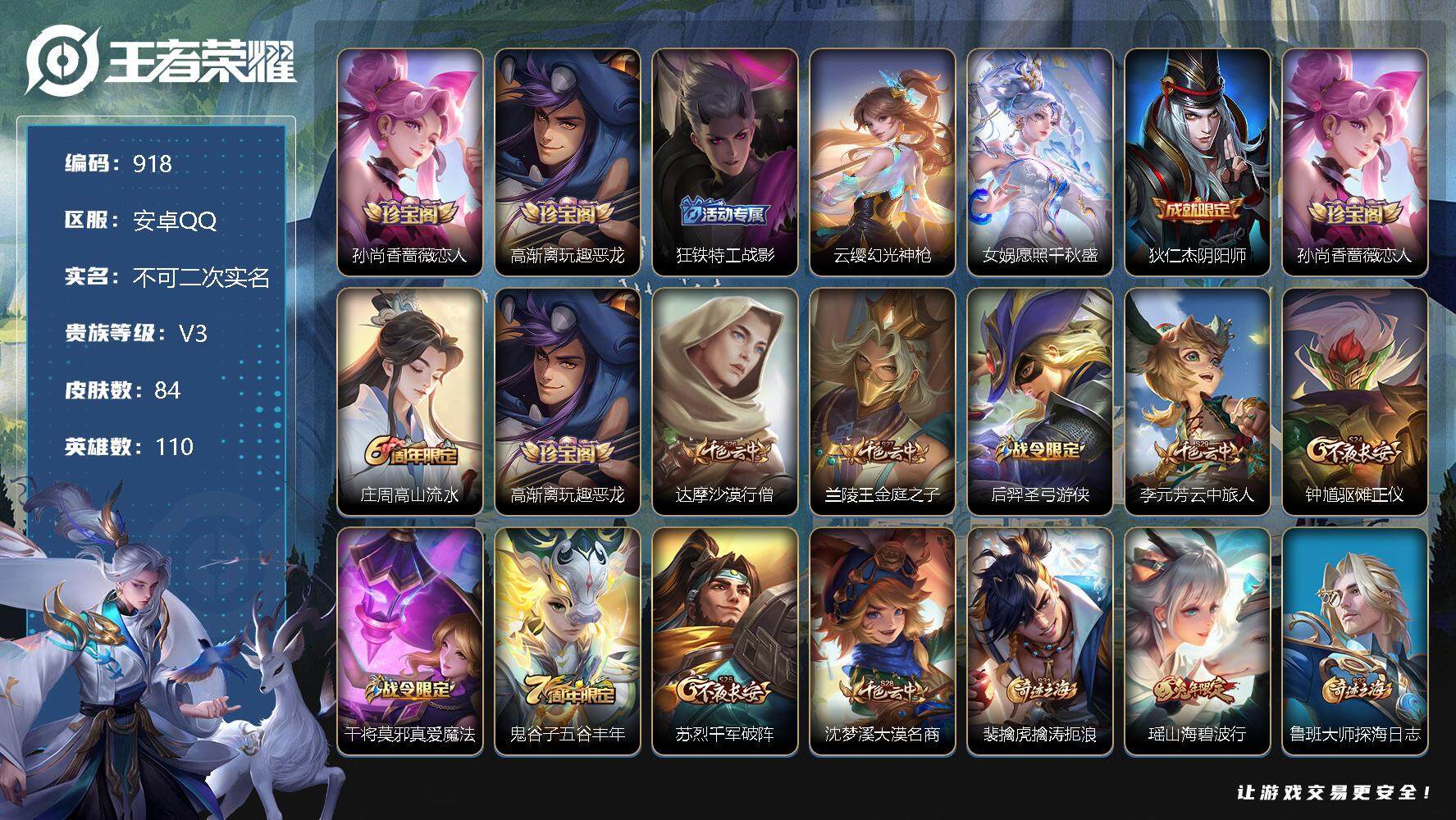The width and height of the screenshot is (1456, 820).
Task: Choose the 后羿圣弓游侠 skin card
Action: (1040, 401)
